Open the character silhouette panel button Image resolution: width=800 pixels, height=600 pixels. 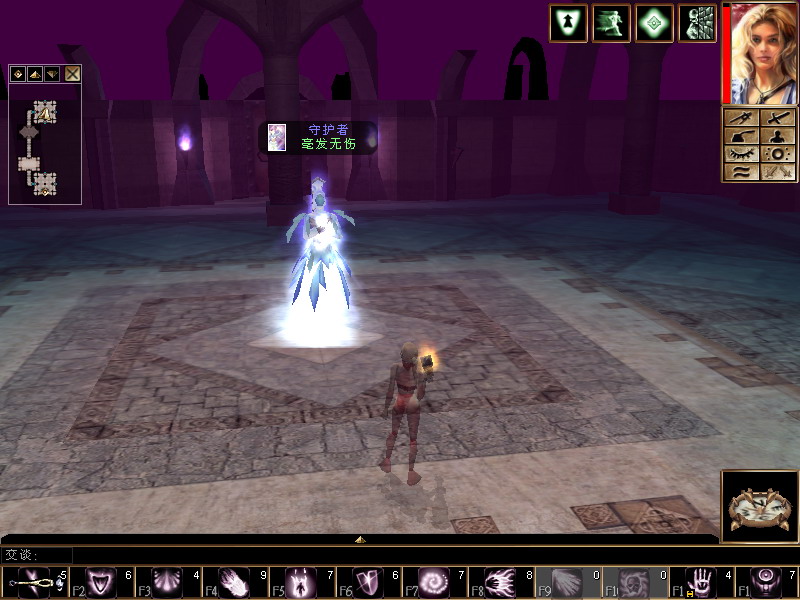(777, 136)
